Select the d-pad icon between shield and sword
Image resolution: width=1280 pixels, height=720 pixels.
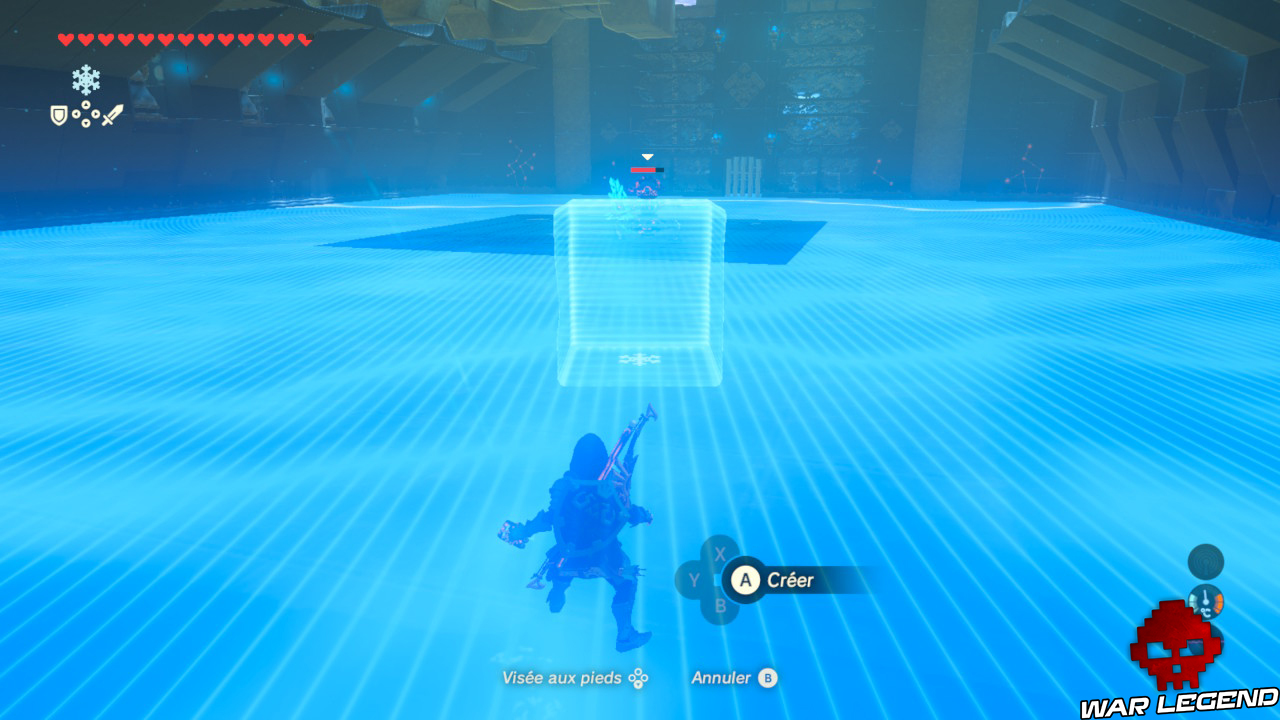tap(86, 113)
